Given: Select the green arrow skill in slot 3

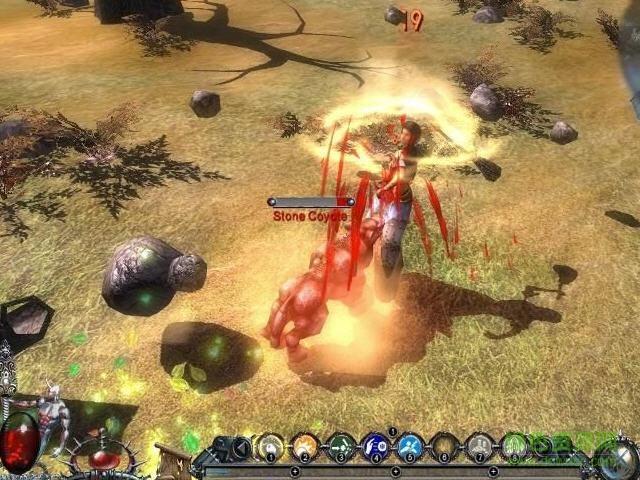Looking at the screenshot, I should click(341, 447).
